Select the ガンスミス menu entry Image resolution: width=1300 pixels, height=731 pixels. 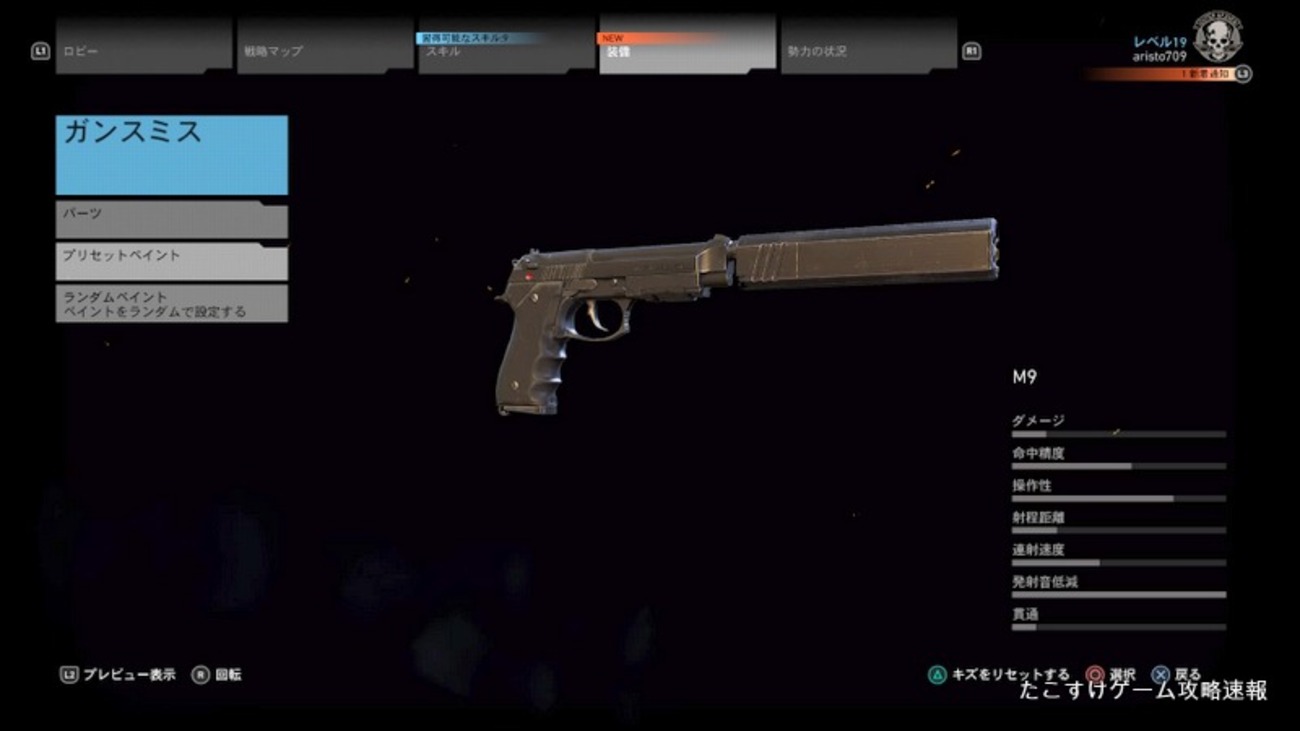coord(171,155)
